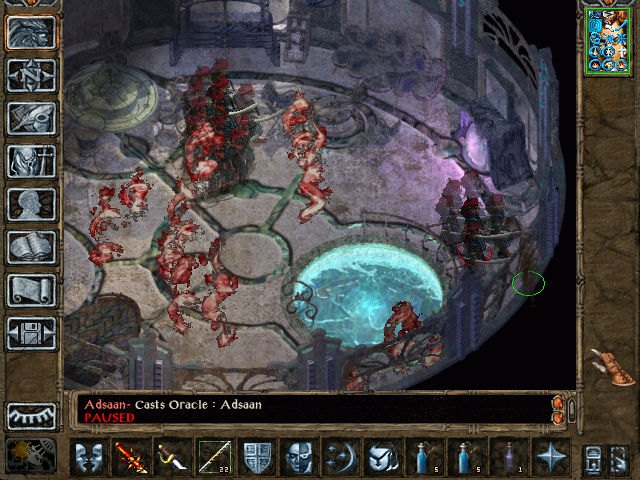Viewport: 640px width, 480px height.
Task: Toggle pause using the clock gear icon
Action: [31, 455]
